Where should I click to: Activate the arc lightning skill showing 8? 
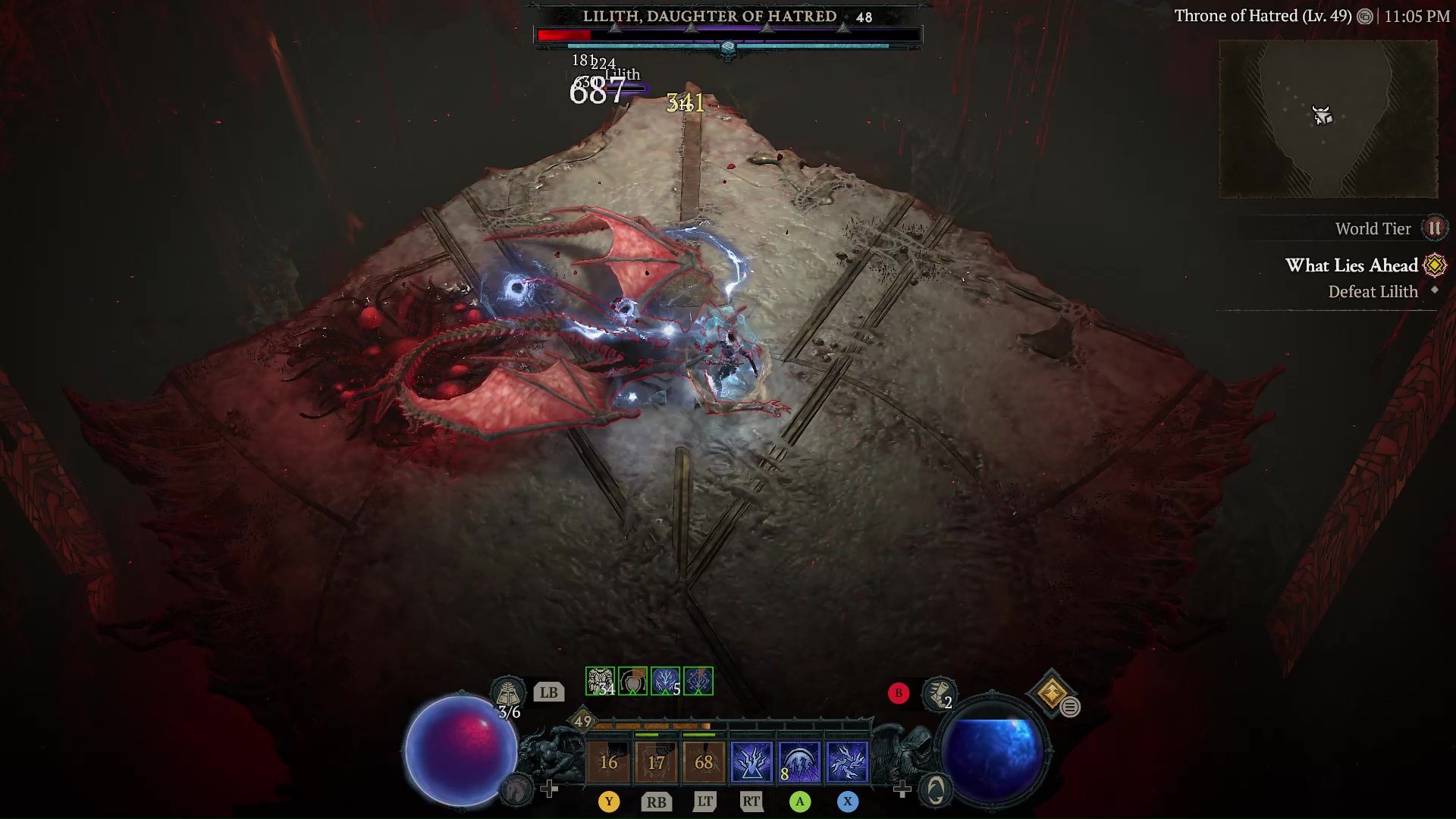[799, 761]
